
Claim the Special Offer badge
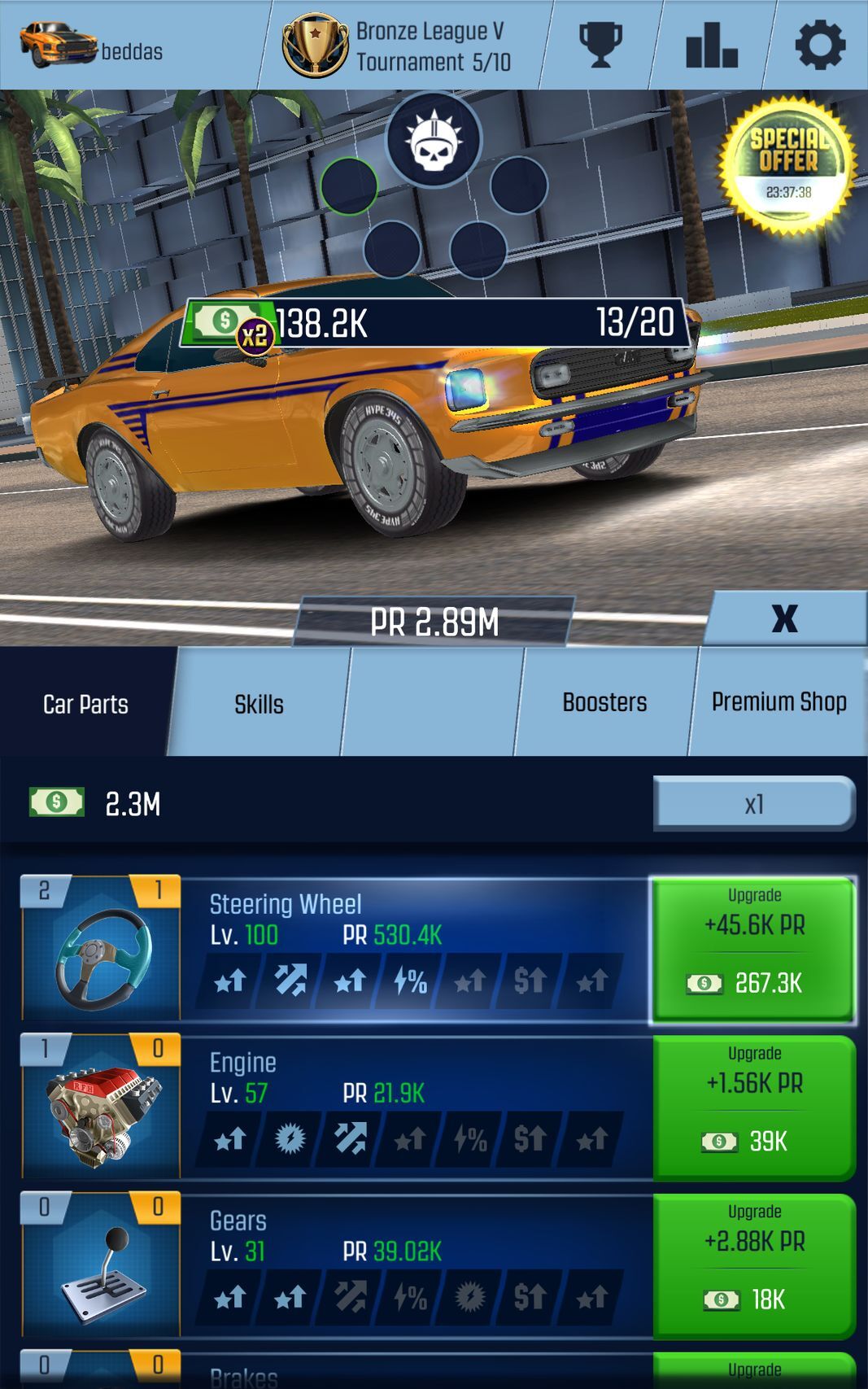pyautogui.click(x=787, y=166)
